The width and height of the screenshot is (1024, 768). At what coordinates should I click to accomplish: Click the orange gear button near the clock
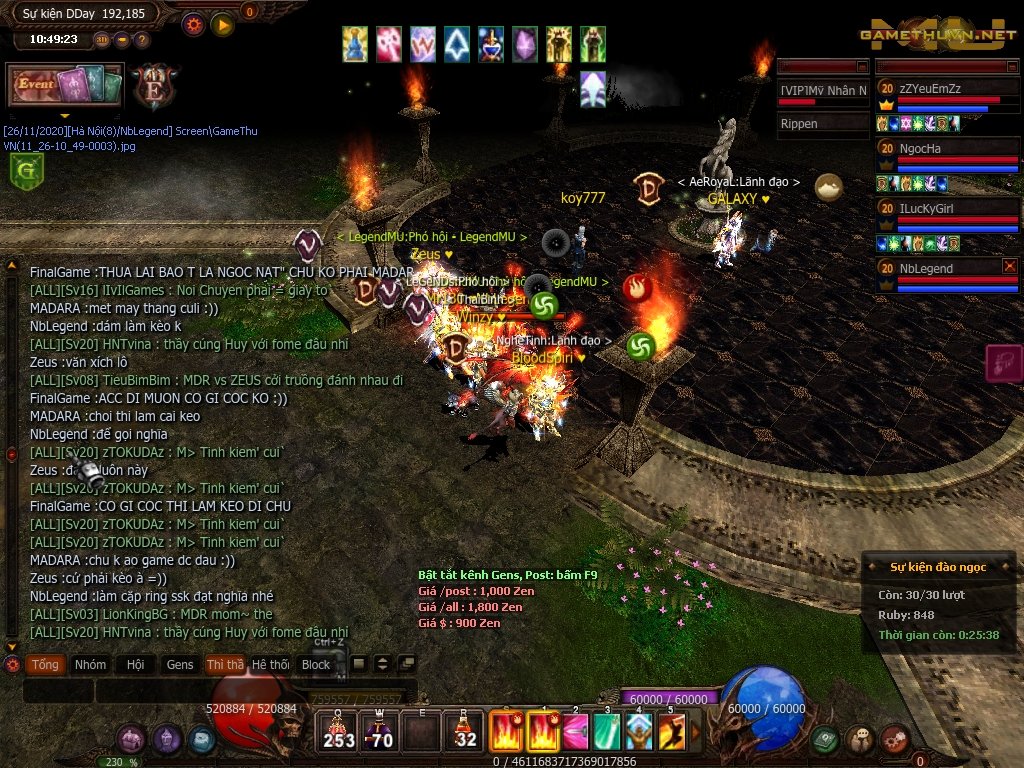(193, 25)
